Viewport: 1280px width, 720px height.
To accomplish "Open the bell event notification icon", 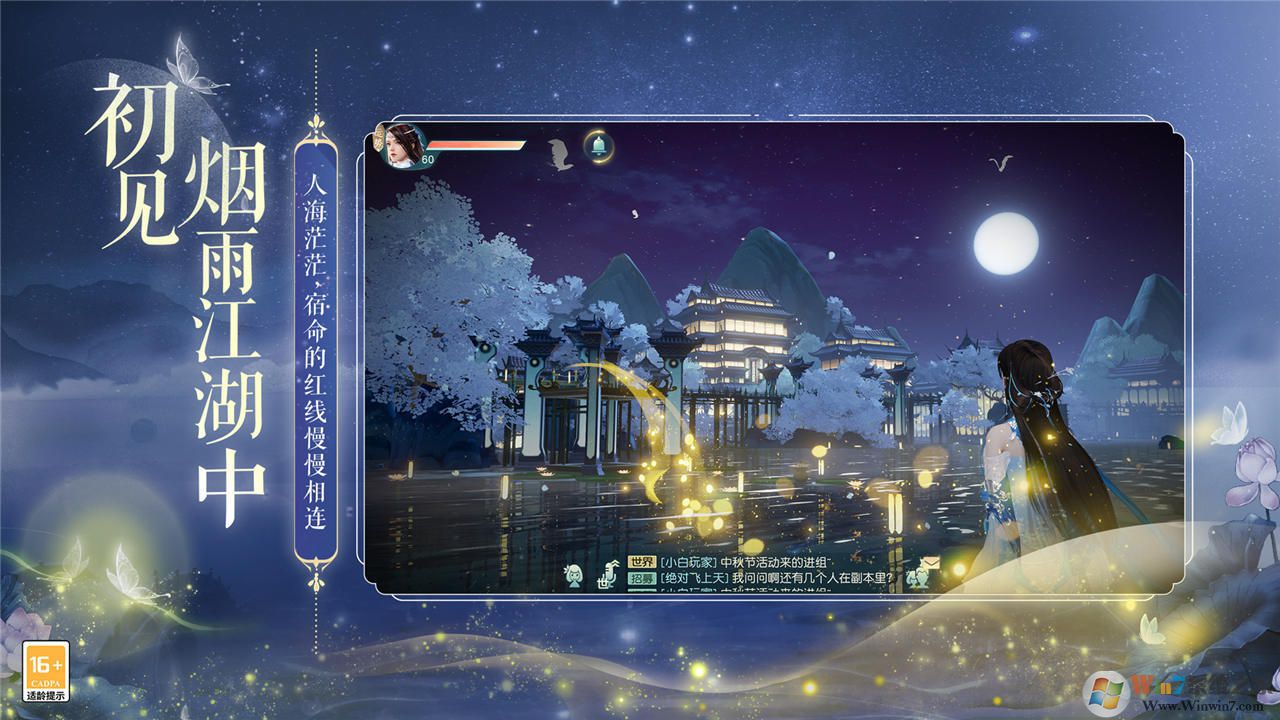I will point(598,146).
